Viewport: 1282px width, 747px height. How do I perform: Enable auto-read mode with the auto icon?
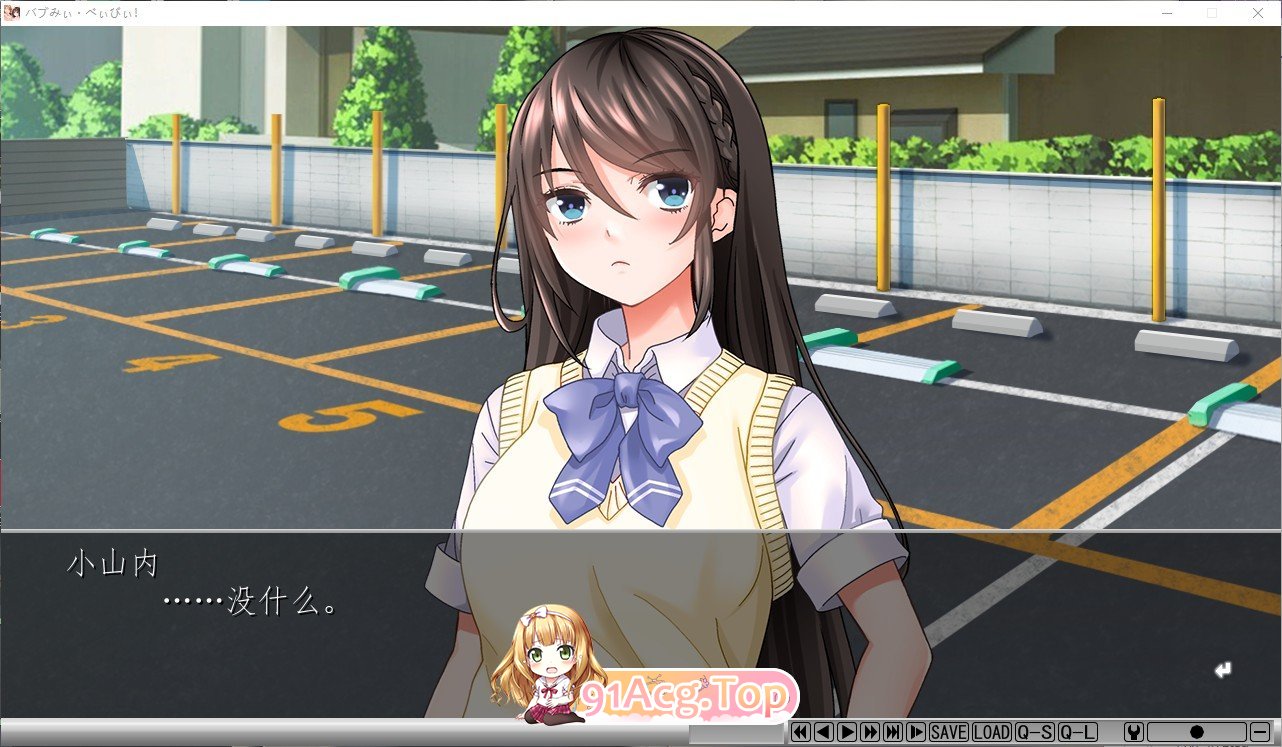[x=916, y=733]
